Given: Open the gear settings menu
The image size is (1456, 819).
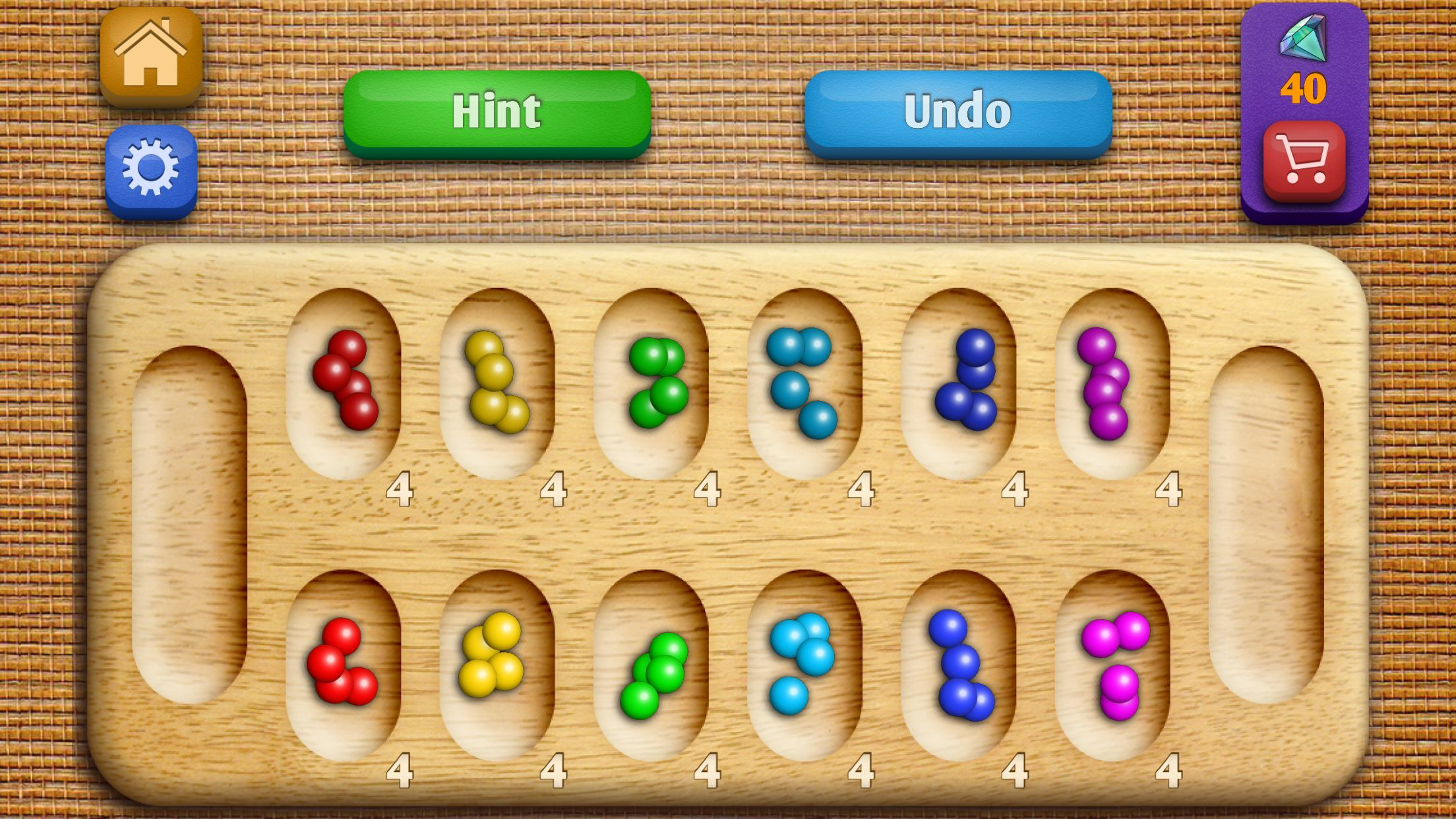Looking at the screenshot, I should (x=151, y=169).
